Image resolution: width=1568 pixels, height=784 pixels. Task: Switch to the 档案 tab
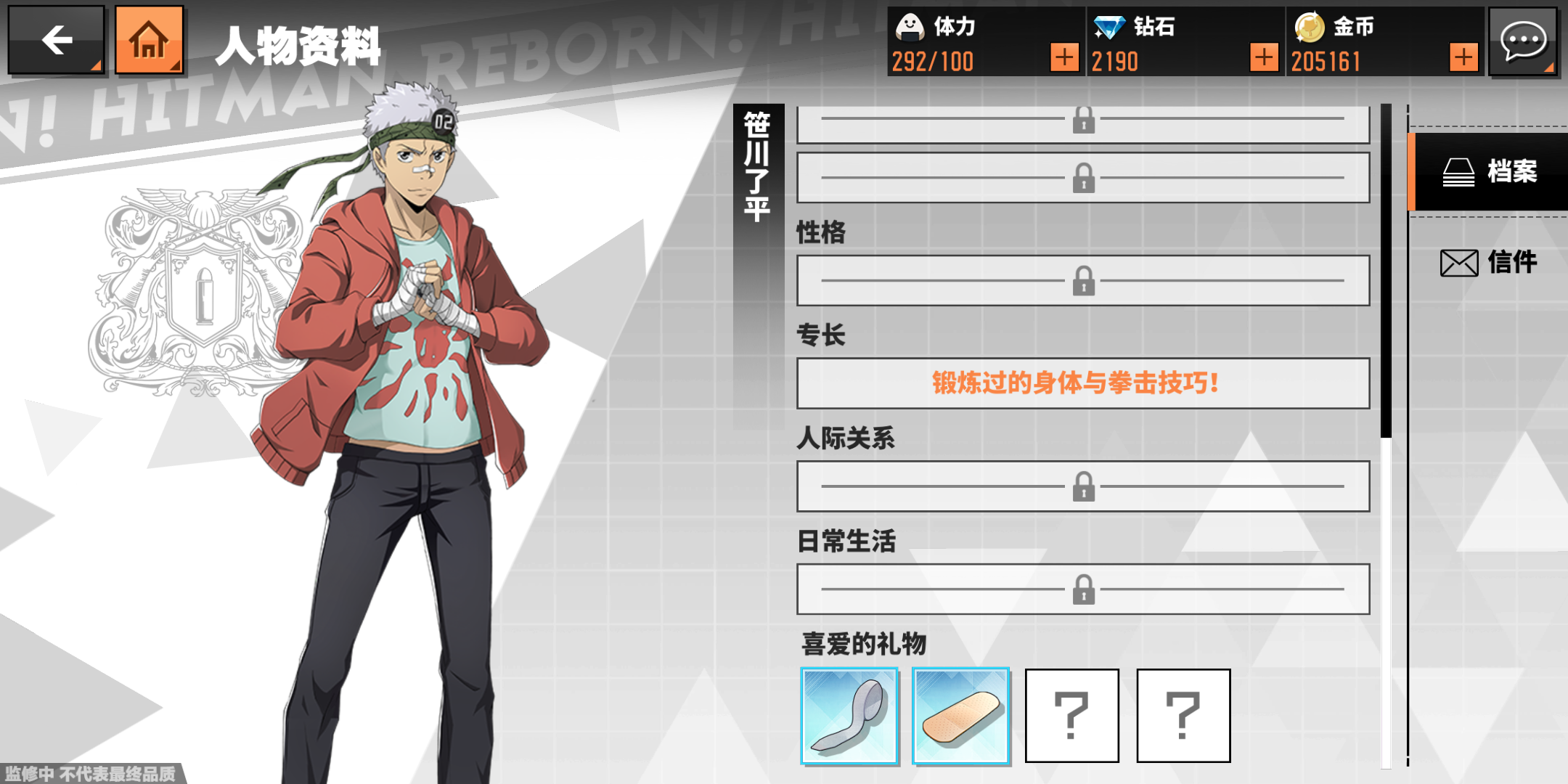[x=1490, y=172]
